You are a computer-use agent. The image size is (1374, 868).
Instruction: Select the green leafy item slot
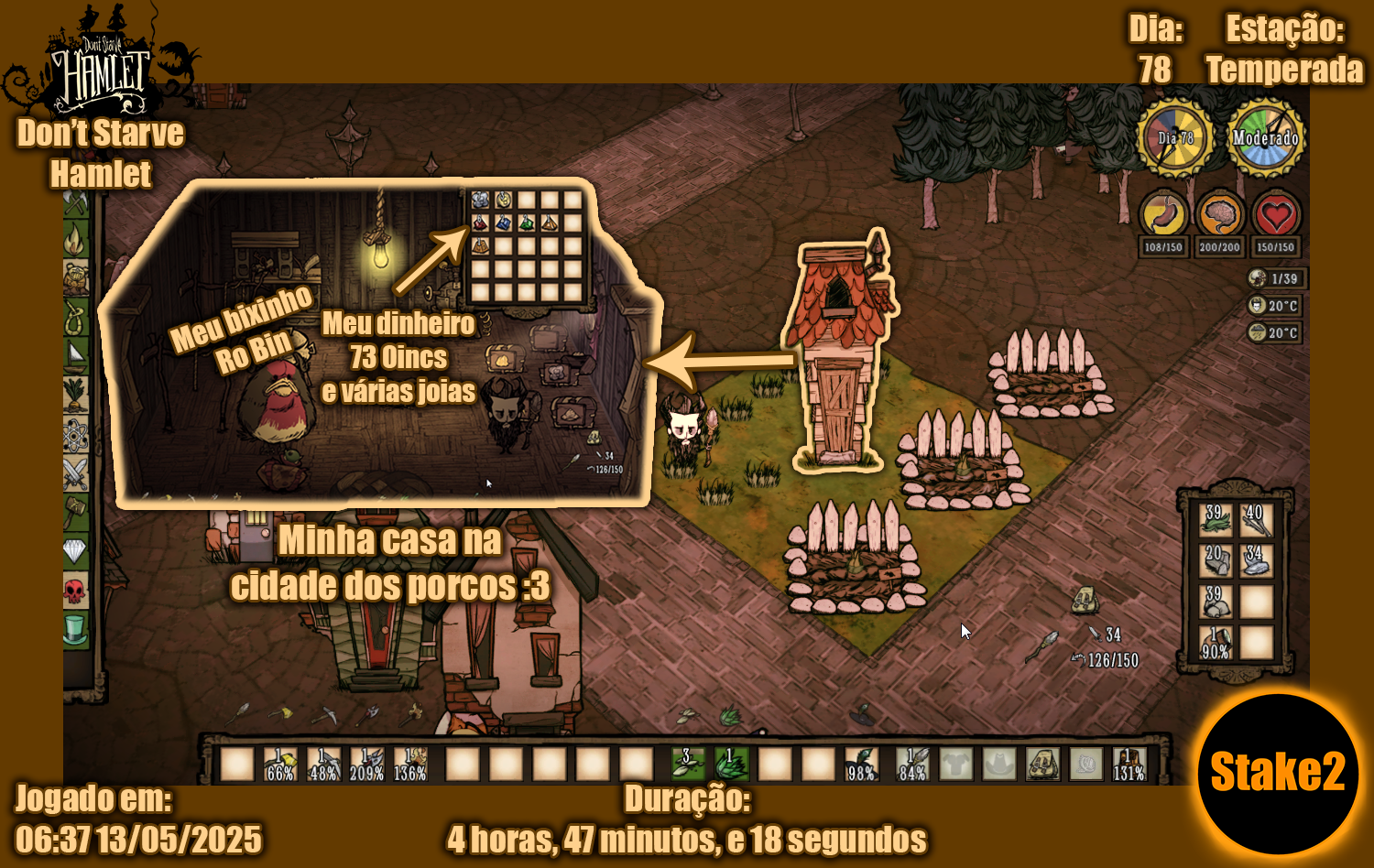point(731,763)
